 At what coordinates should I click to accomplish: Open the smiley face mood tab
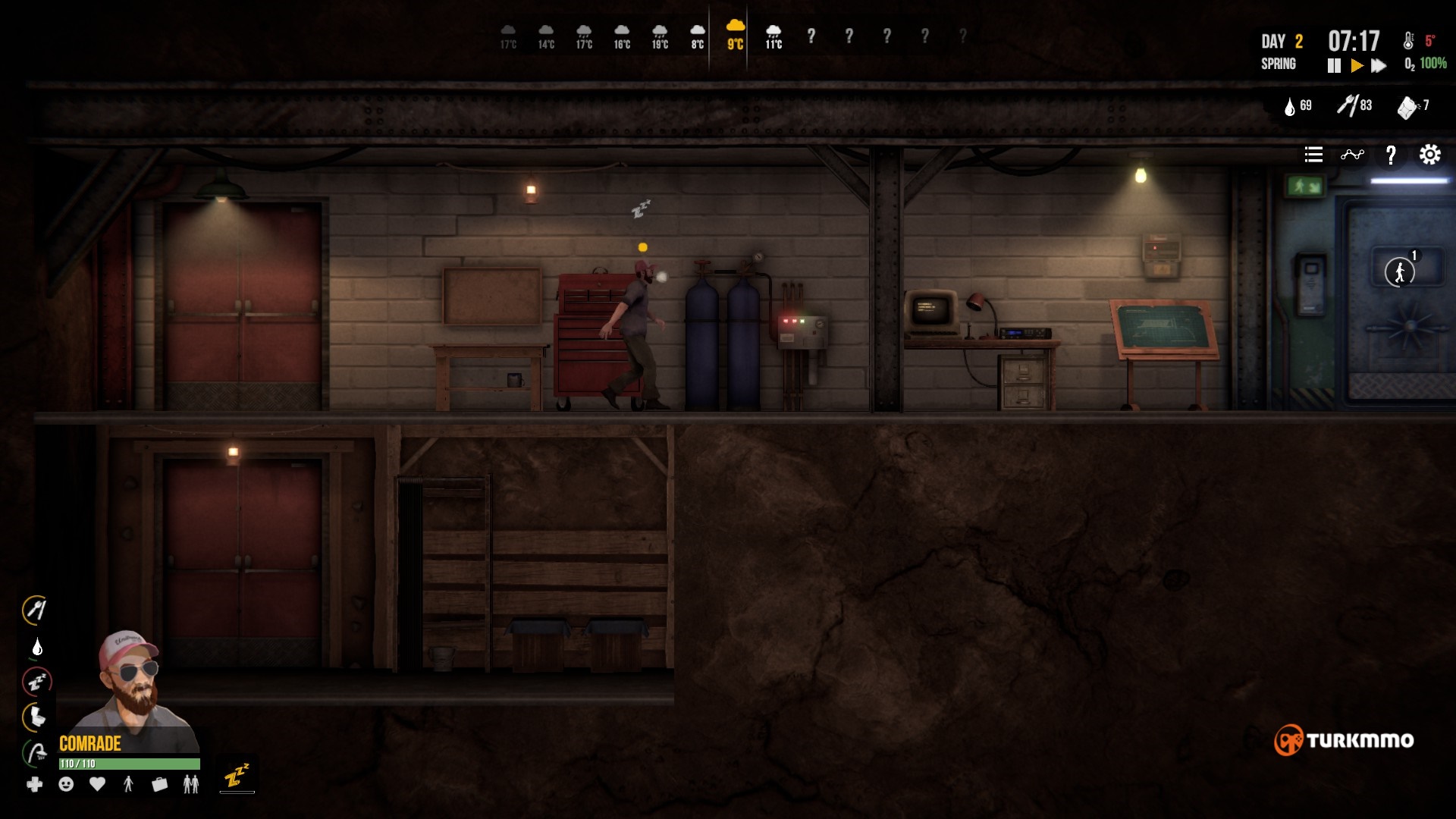(x=66, y=784)
